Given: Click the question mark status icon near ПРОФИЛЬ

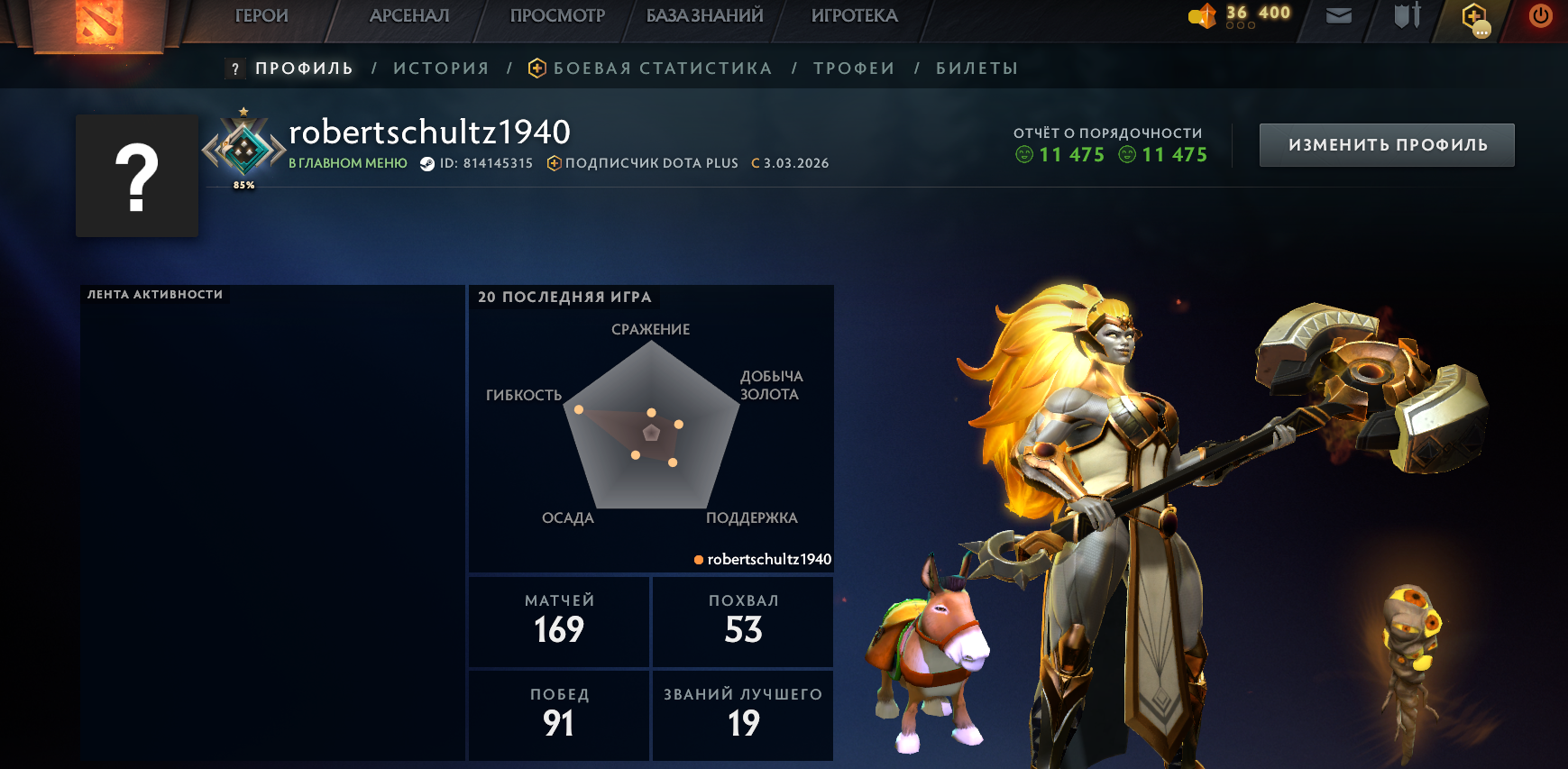Looking at the screenshot, I should pyautogui.click(x=234, y=67).
